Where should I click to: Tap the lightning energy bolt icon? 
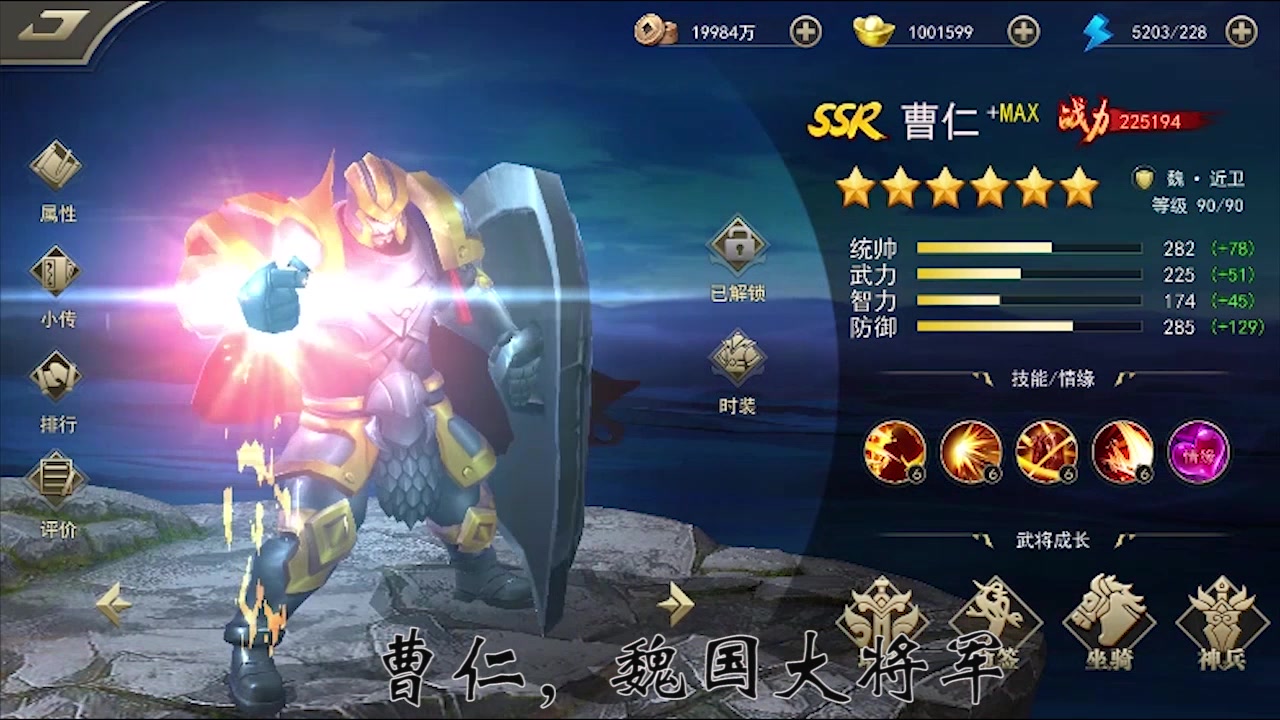1098,32
